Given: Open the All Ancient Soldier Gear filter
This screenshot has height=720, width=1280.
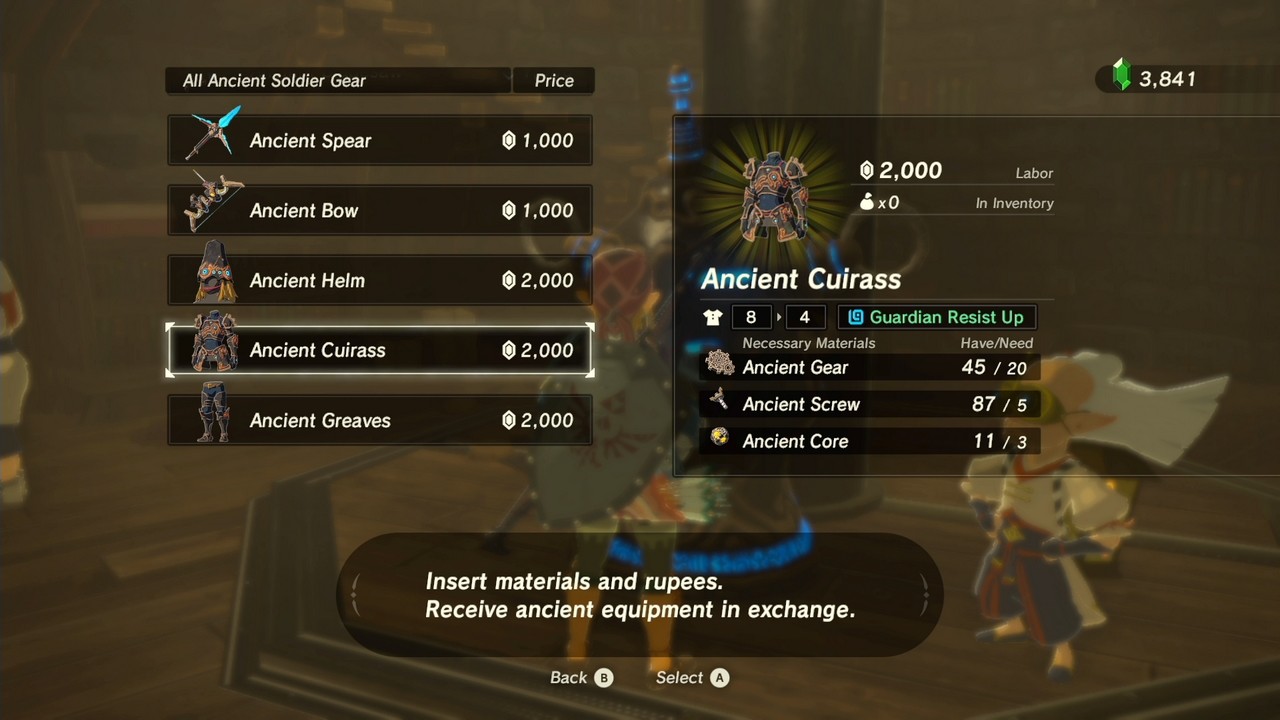Looking at the screenshot, I should click(337, 80).
